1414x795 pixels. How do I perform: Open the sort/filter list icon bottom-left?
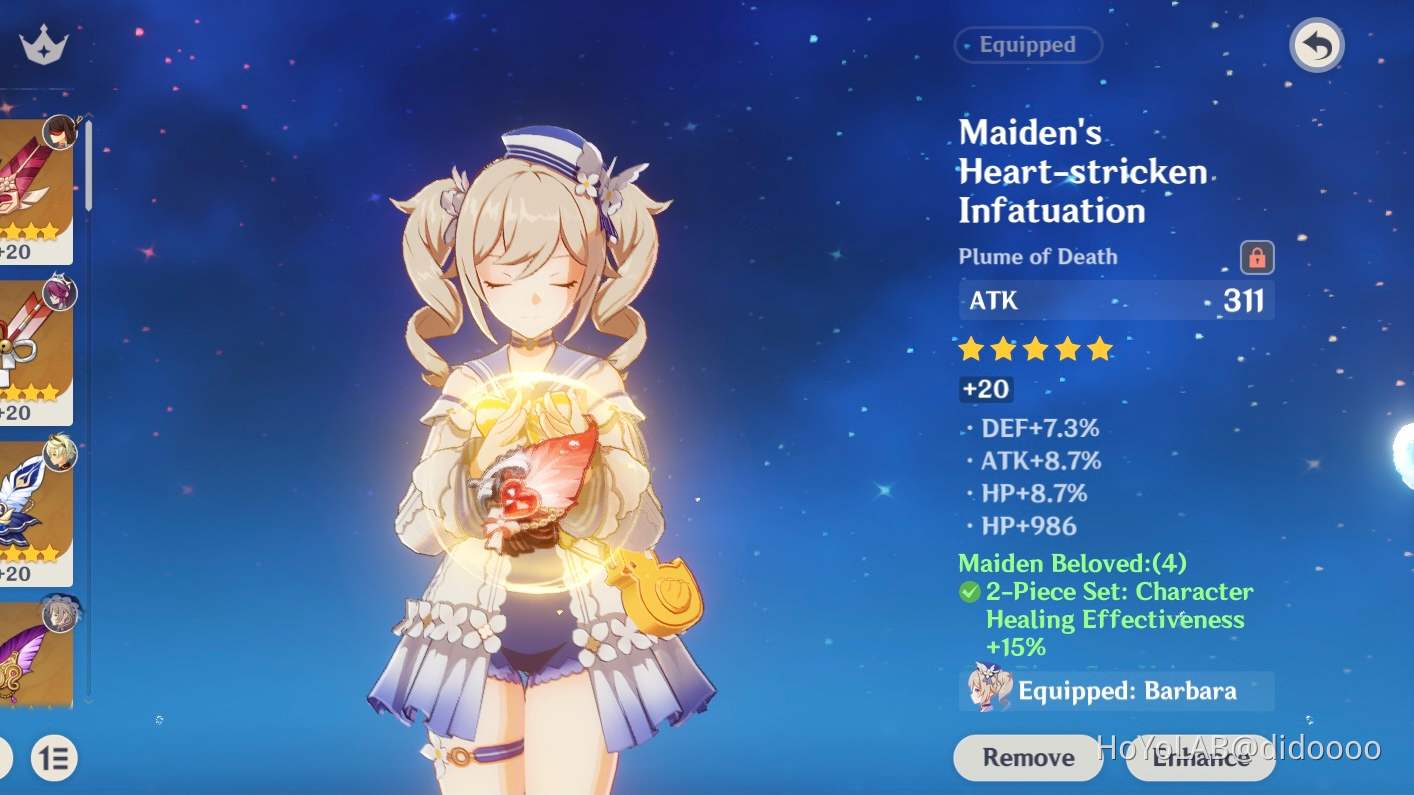[x=55, y=758]
